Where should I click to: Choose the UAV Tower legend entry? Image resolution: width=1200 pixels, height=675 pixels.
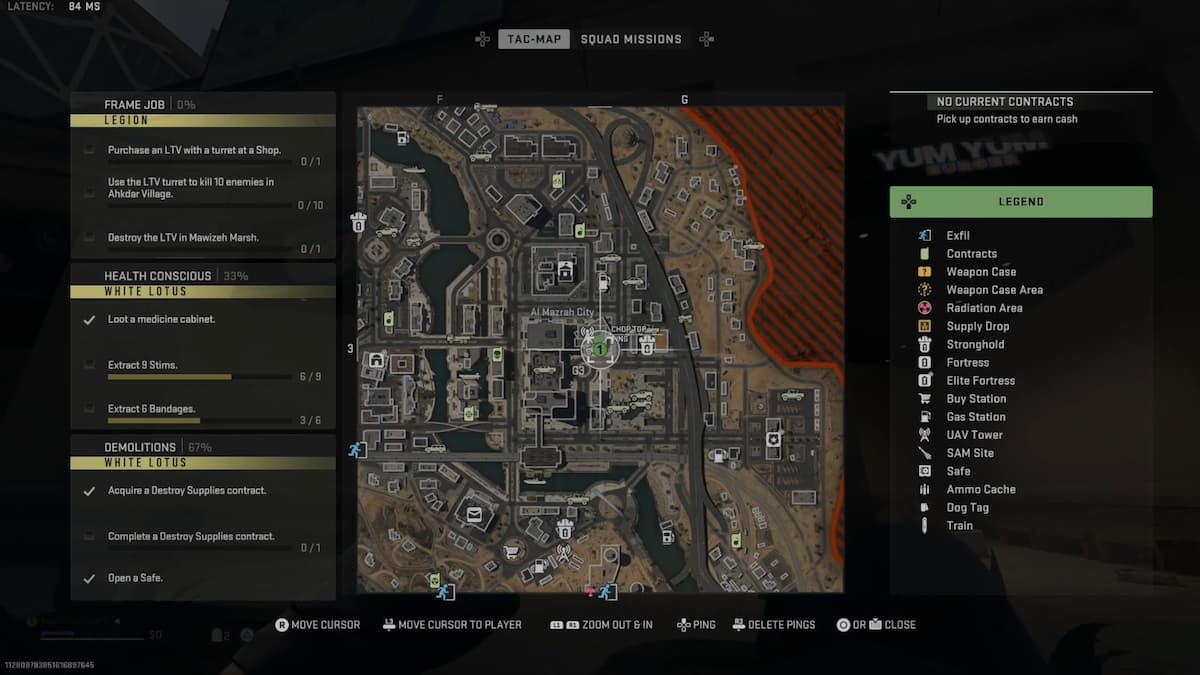[x=974, y=435]
